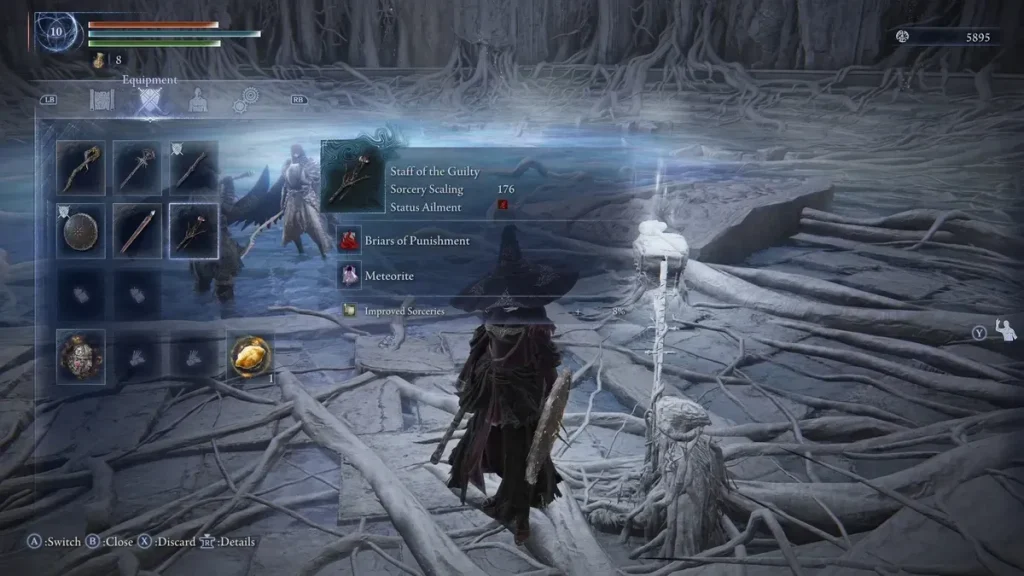Image resolution: width=1024 pixels, height=576 pixels.
Task: Select the Meteorite sorcery entry
Action: [x=390, y=275]
